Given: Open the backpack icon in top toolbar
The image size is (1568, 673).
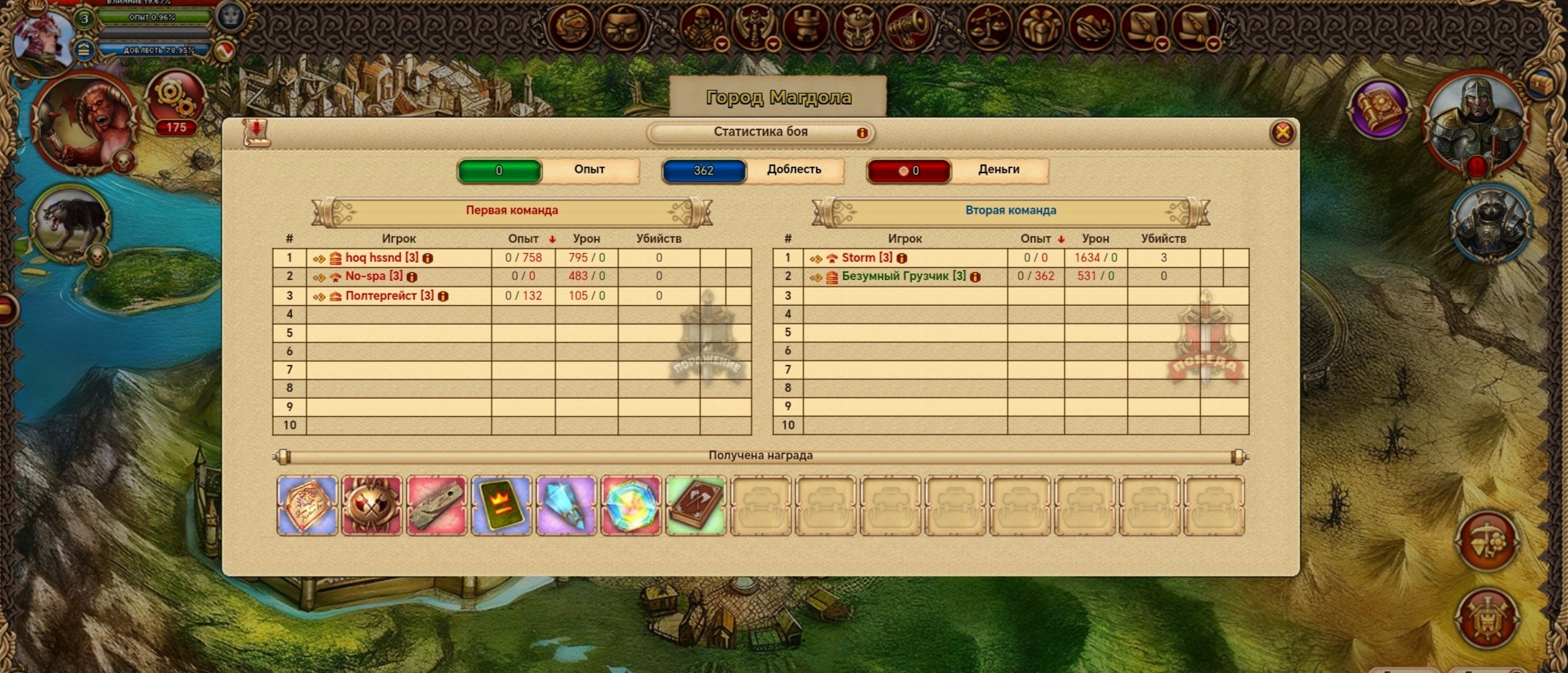Looking at the screenshot, I should point(622,28).
